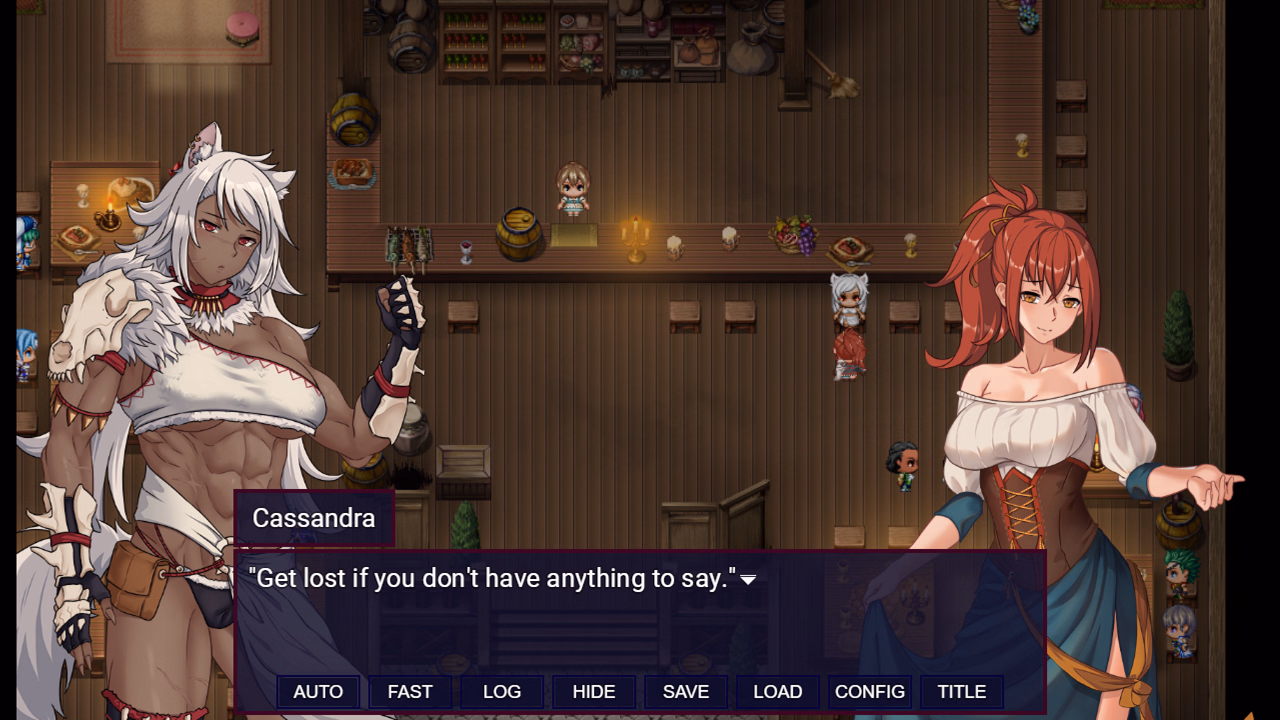Return to TITLE screen
This screenshot has height=720, width=1280.
pos(961,691)
